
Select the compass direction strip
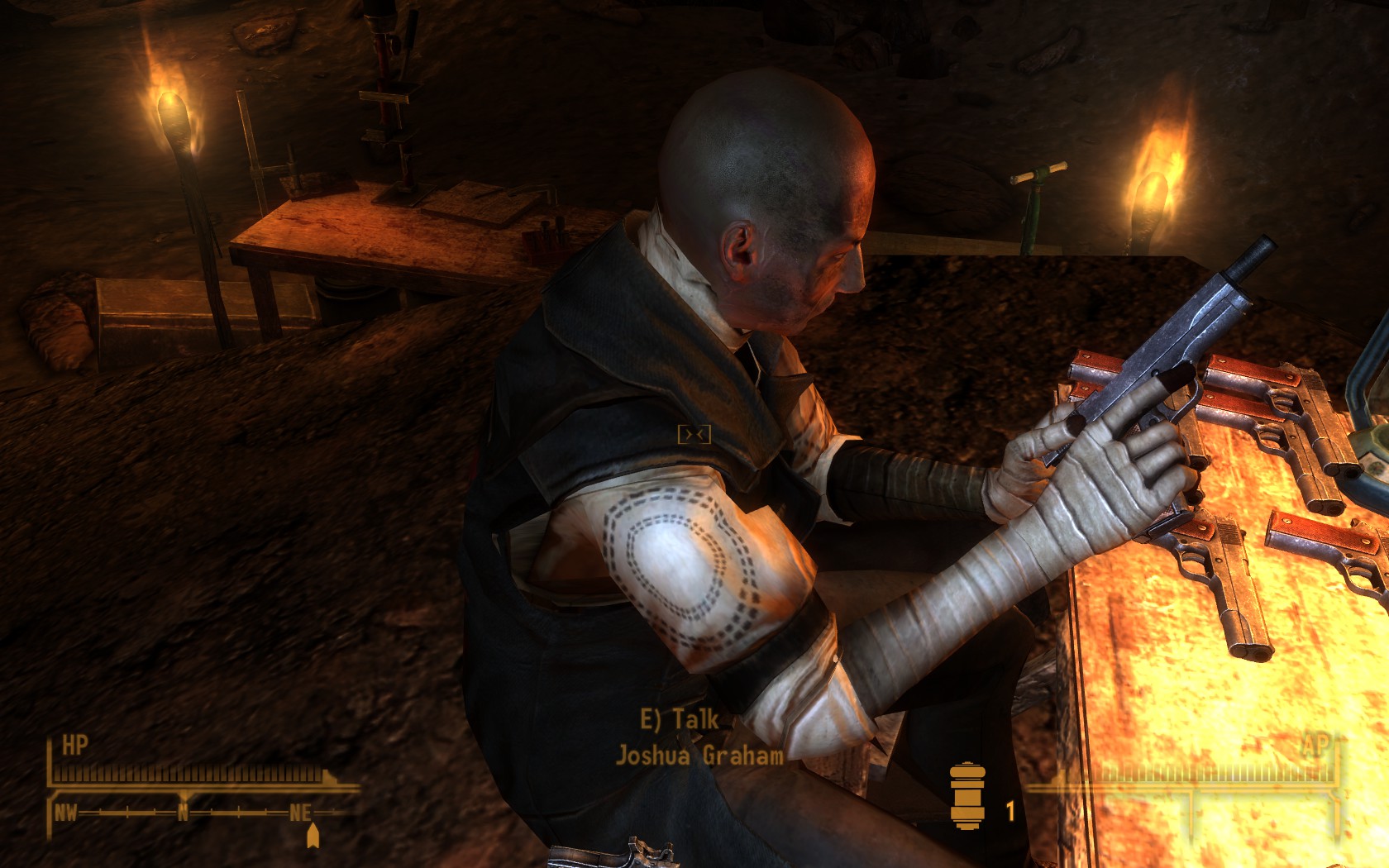pyautogui.click(x=185, y=813)
